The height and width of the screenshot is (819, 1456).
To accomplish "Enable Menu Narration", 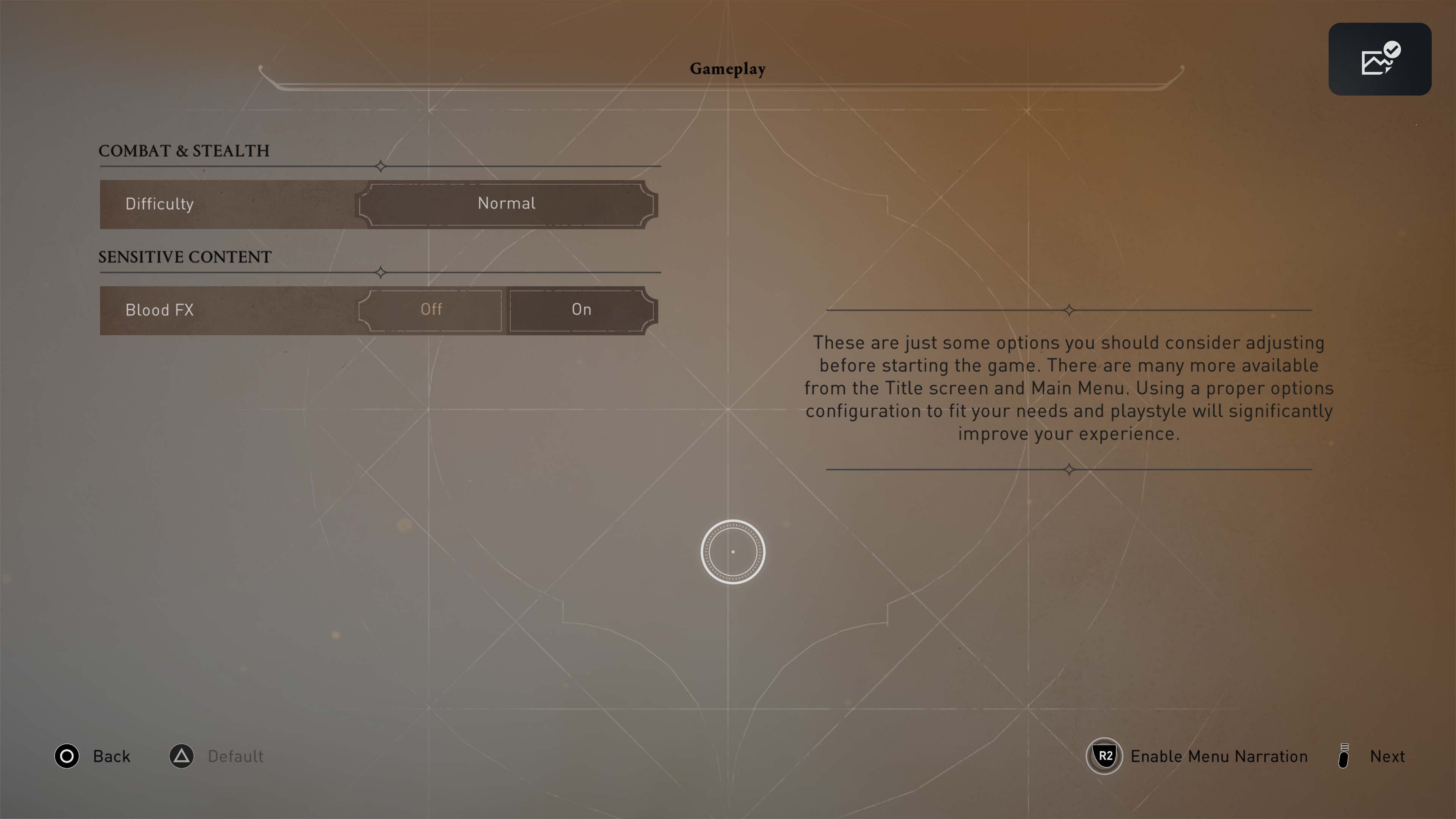I will click(x=1197, y=756).
